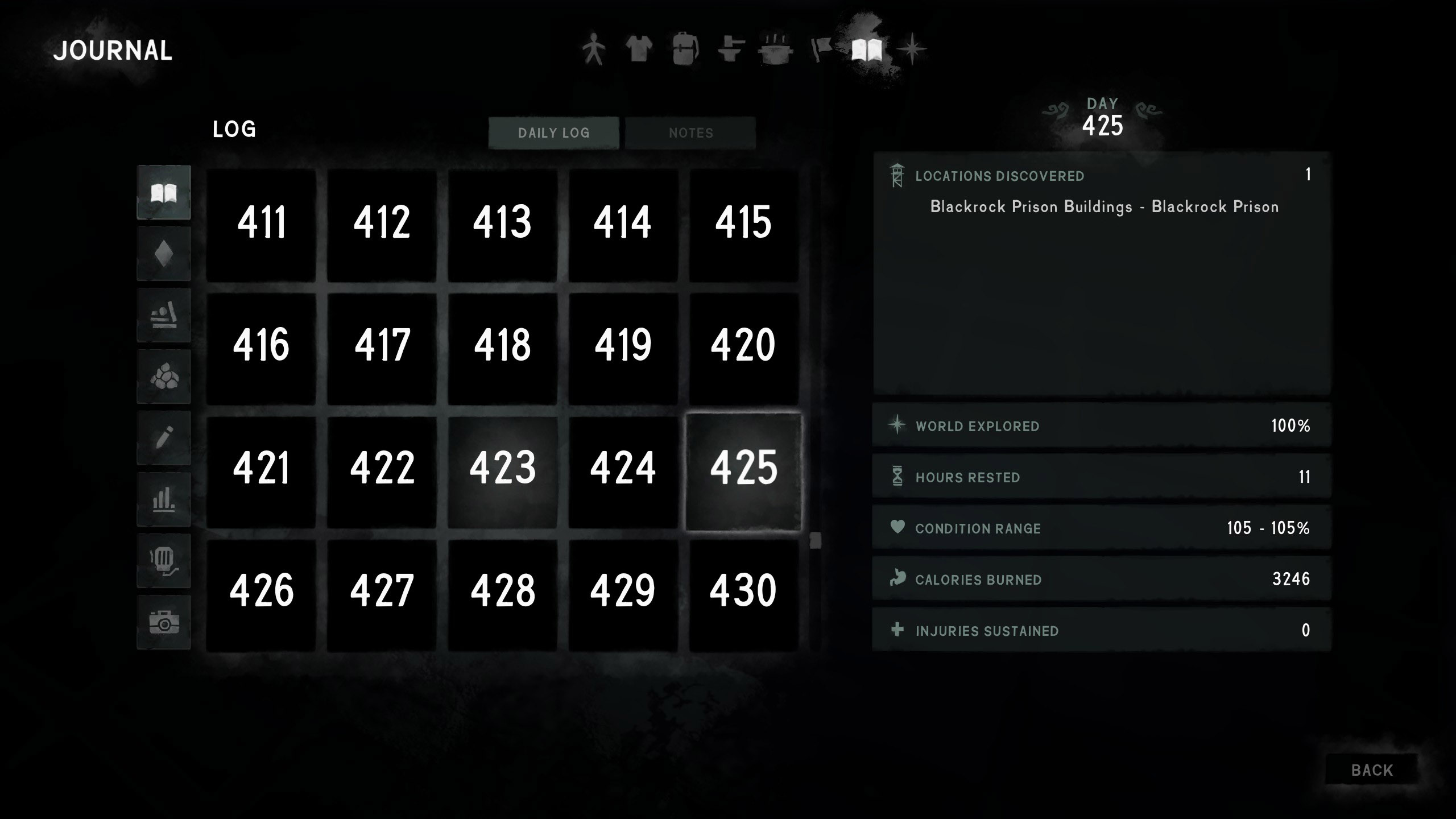This screenshot has width=1456, height=819.
Task: Open the backpack inventory screen
Action: click(x=685, y=49)
